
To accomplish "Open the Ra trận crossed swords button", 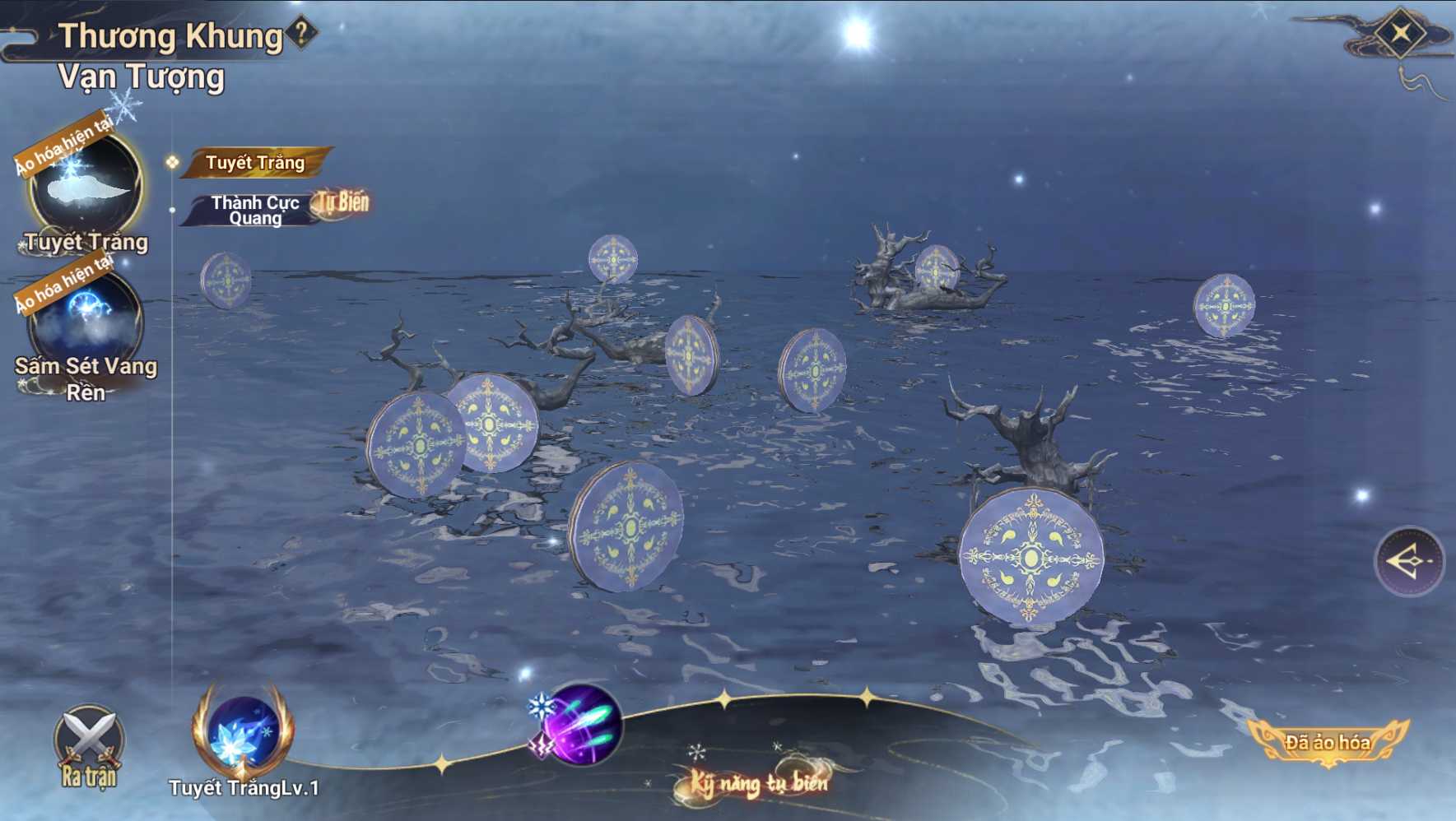I will (89, 745).
